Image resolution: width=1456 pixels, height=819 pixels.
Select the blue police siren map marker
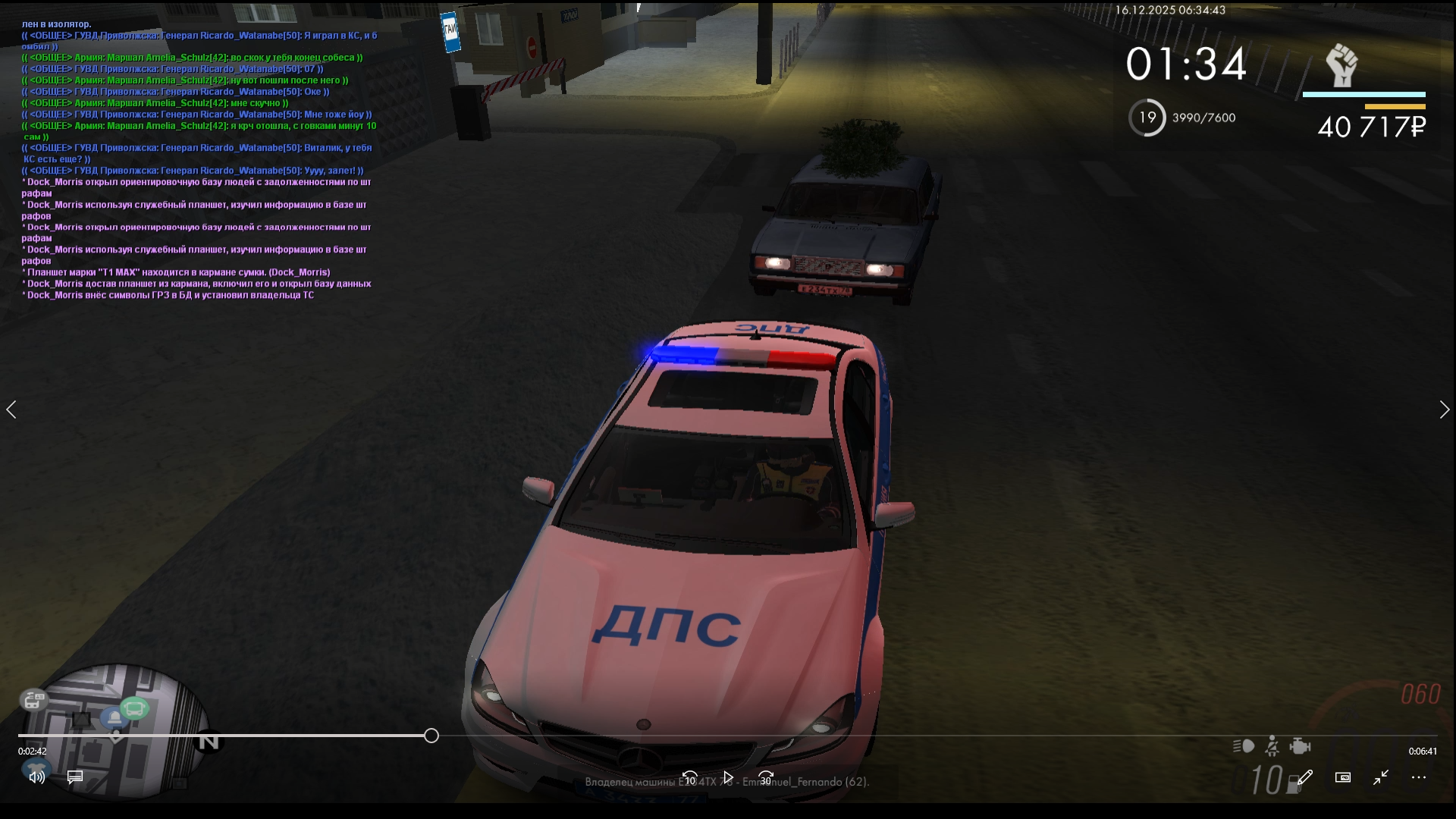point(114,718)
